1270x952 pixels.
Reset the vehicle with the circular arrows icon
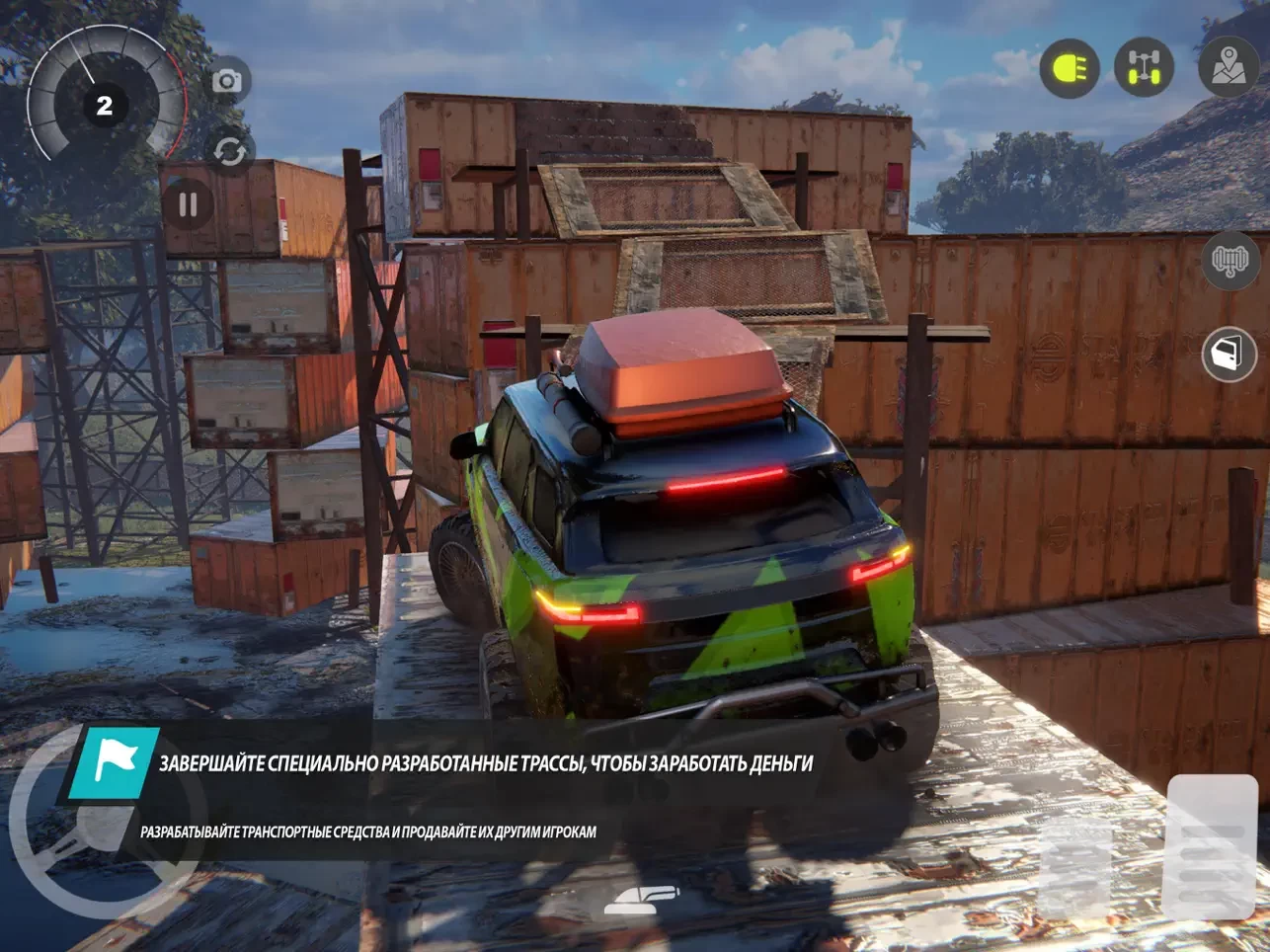click(229, 151)
